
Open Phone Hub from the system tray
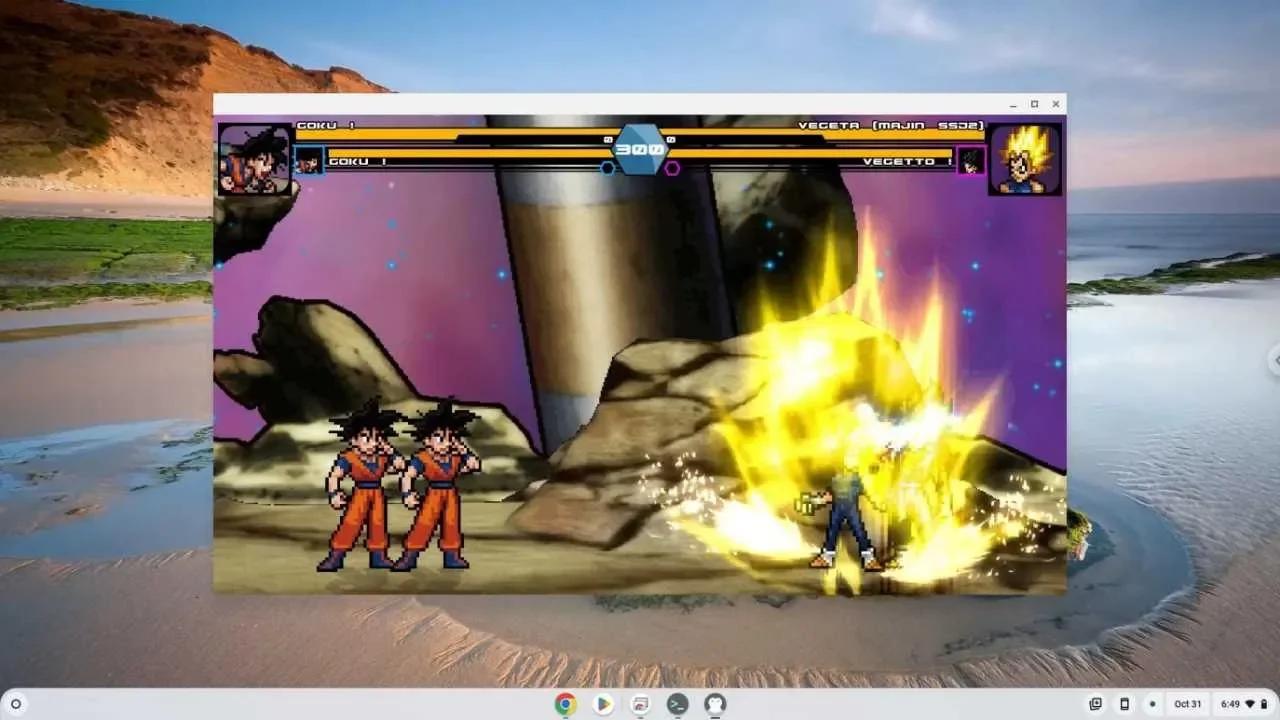click(x=1125, y=704)
